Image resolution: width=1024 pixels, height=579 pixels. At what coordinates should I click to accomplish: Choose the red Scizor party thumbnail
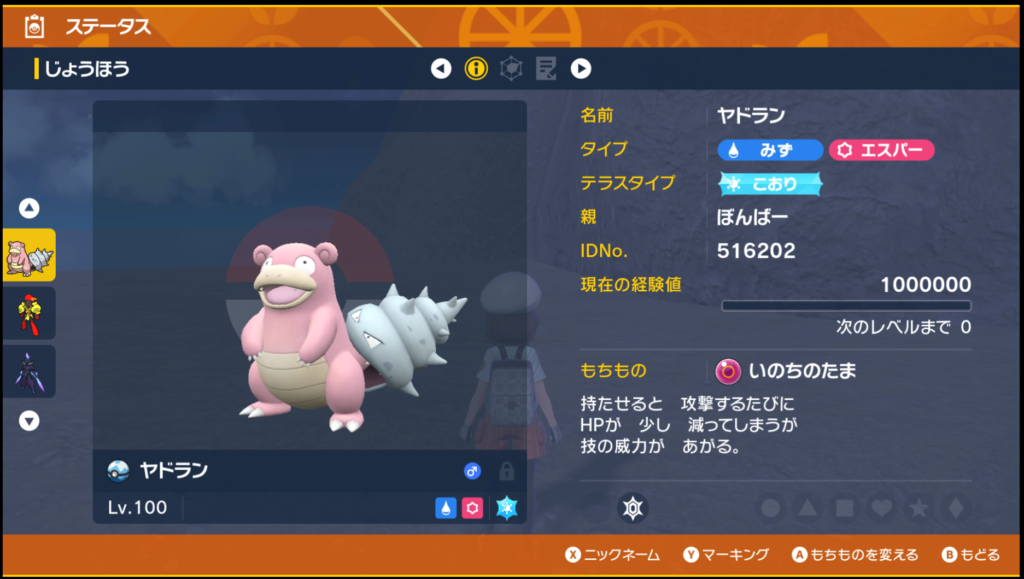pos(30,313)
